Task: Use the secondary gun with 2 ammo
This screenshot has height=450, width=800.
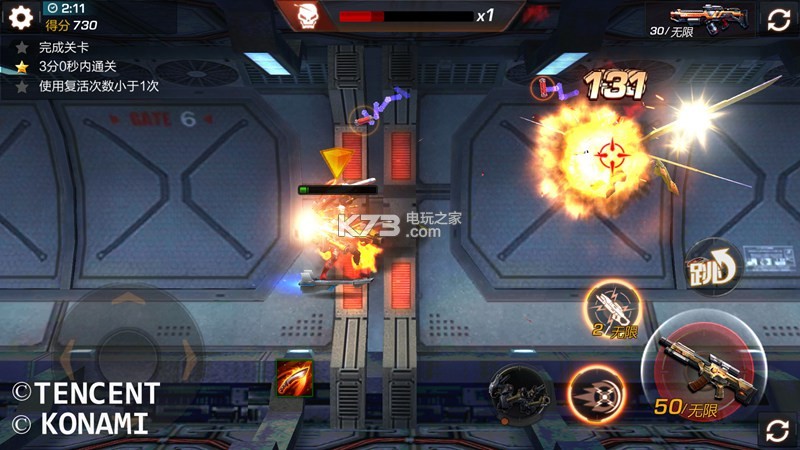Action: click(614, 309)
